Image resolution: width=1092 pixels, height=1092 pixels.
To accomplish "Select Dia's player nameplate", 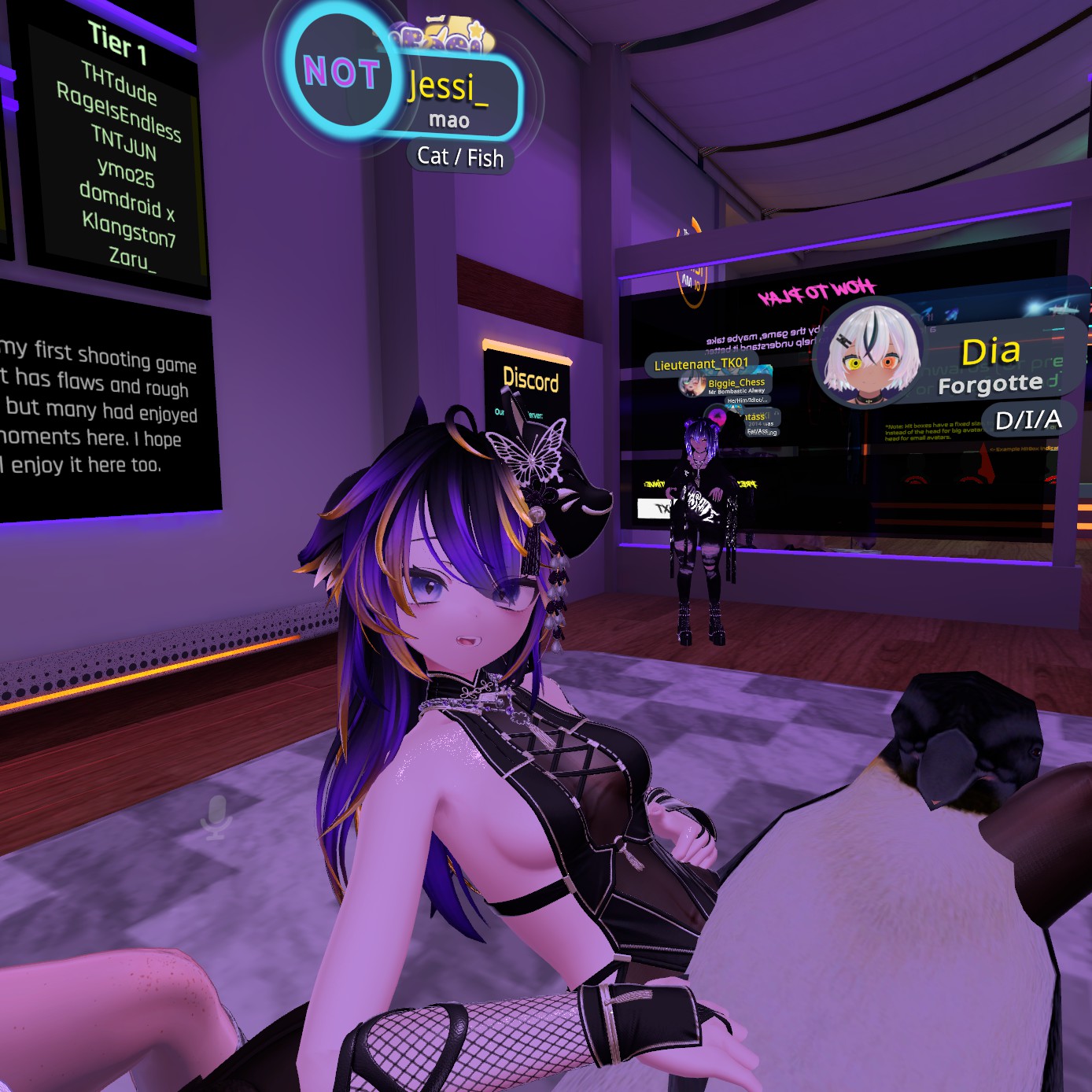I will click(x=993, y=363).
